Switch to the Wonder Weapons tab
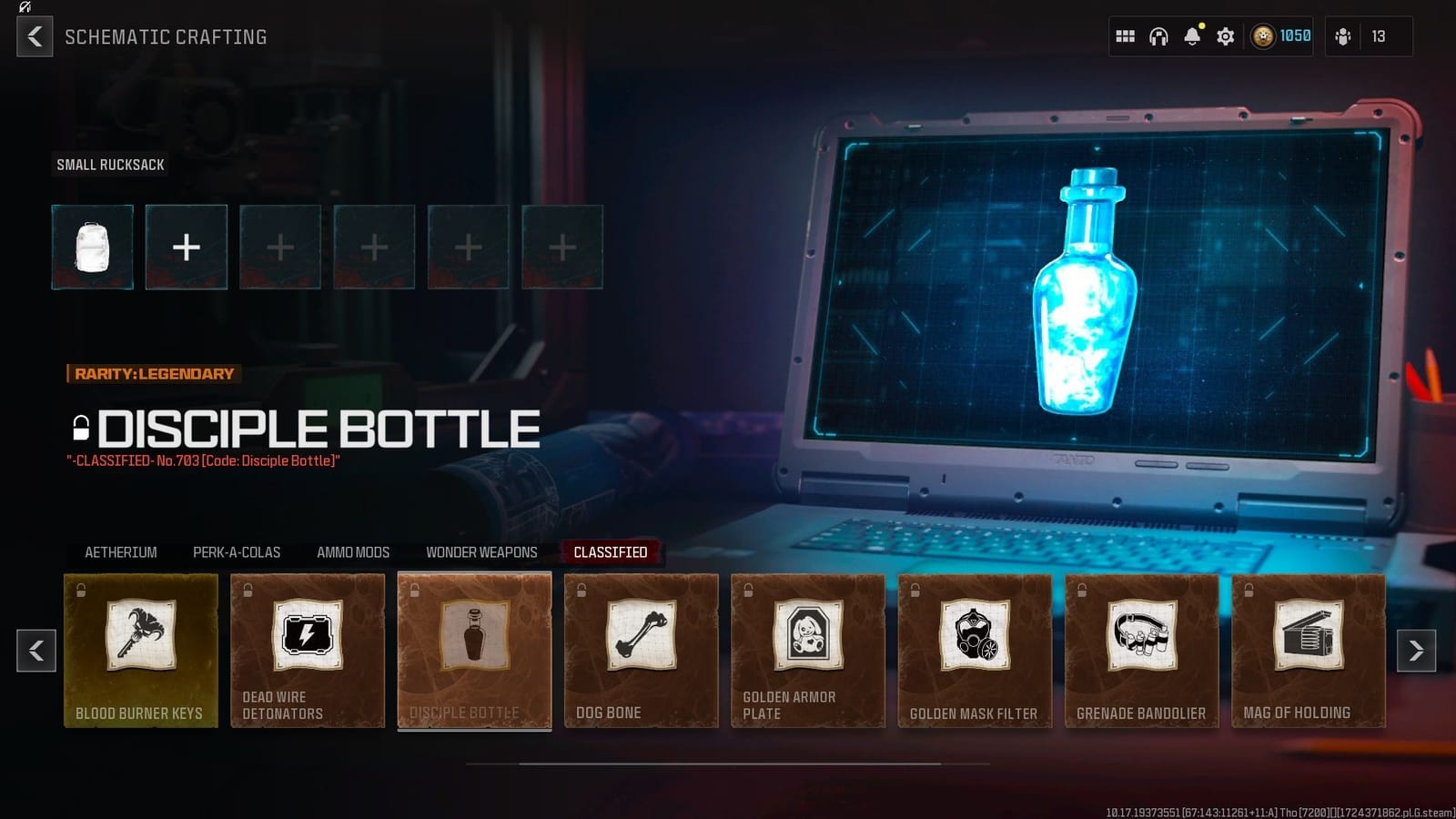Image resolution: width=1456 pixels, height=819 pixels. pyautogui.click(x=480, y=551)
